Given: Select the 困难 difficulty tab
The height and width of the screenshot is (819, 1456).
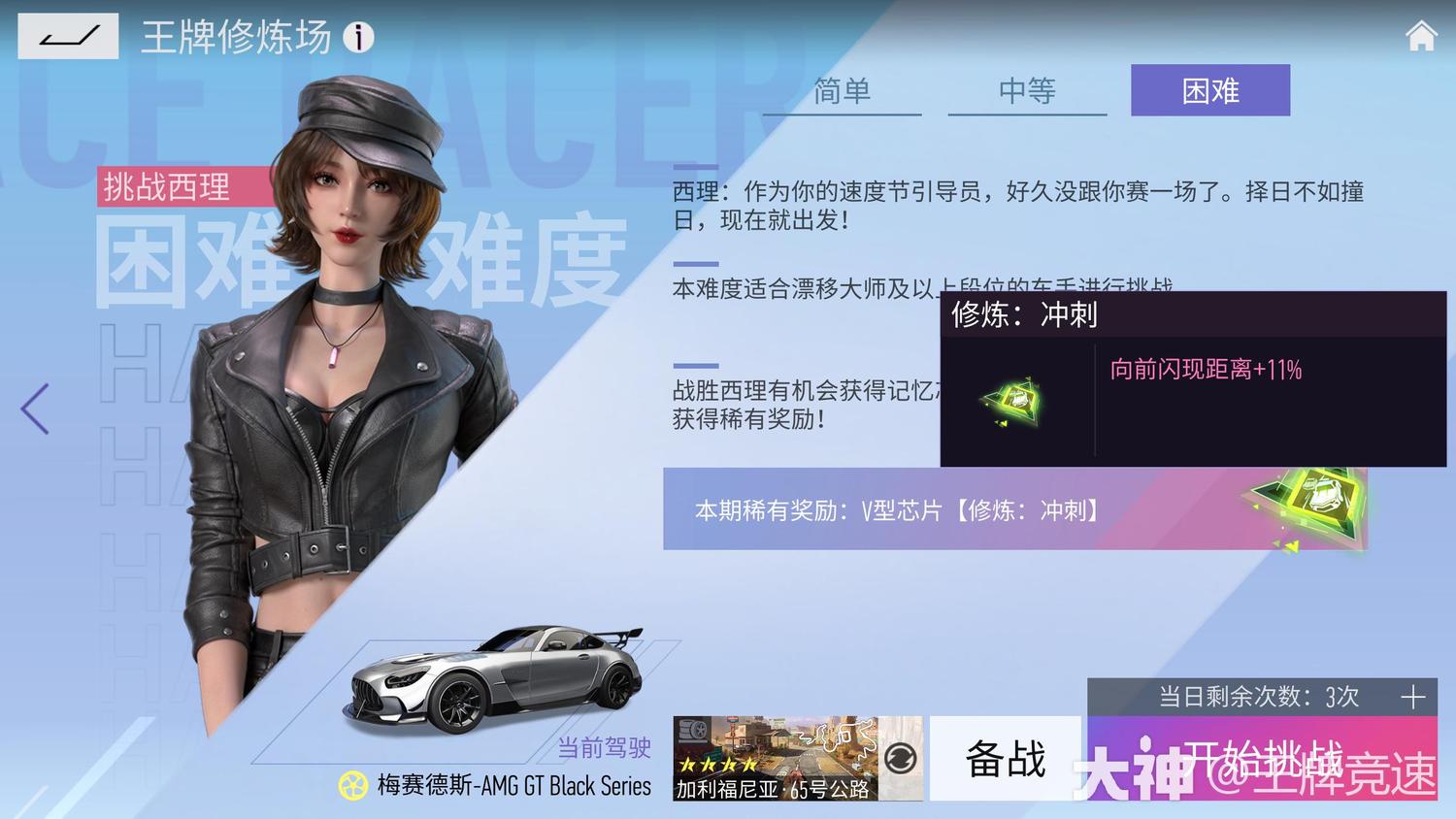Looking at the screenshot, I should (1209, 90).
